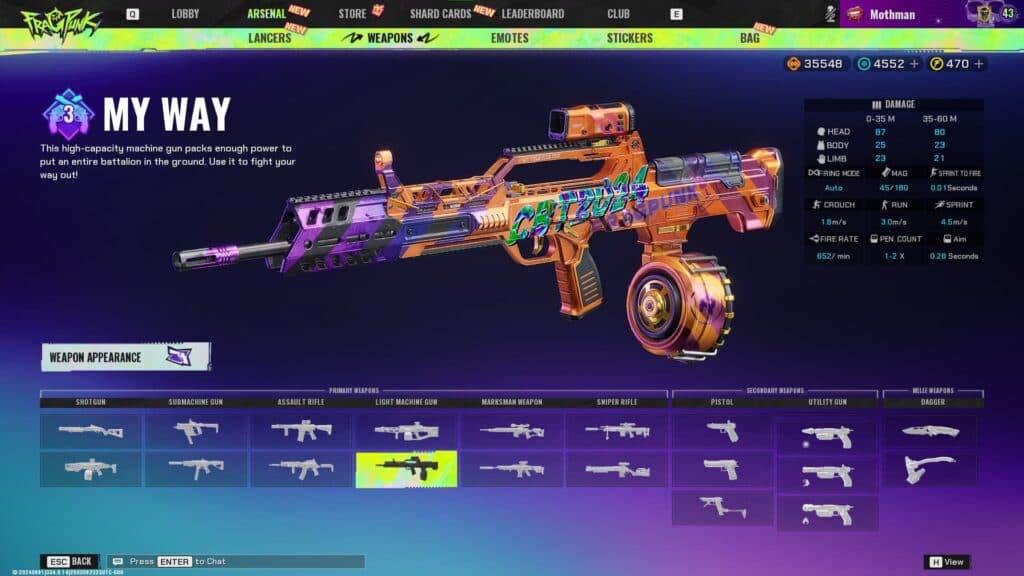Select the axe melee weapon tile
The height and width of the screenshot is (576, 1024).
click(930, 469)
